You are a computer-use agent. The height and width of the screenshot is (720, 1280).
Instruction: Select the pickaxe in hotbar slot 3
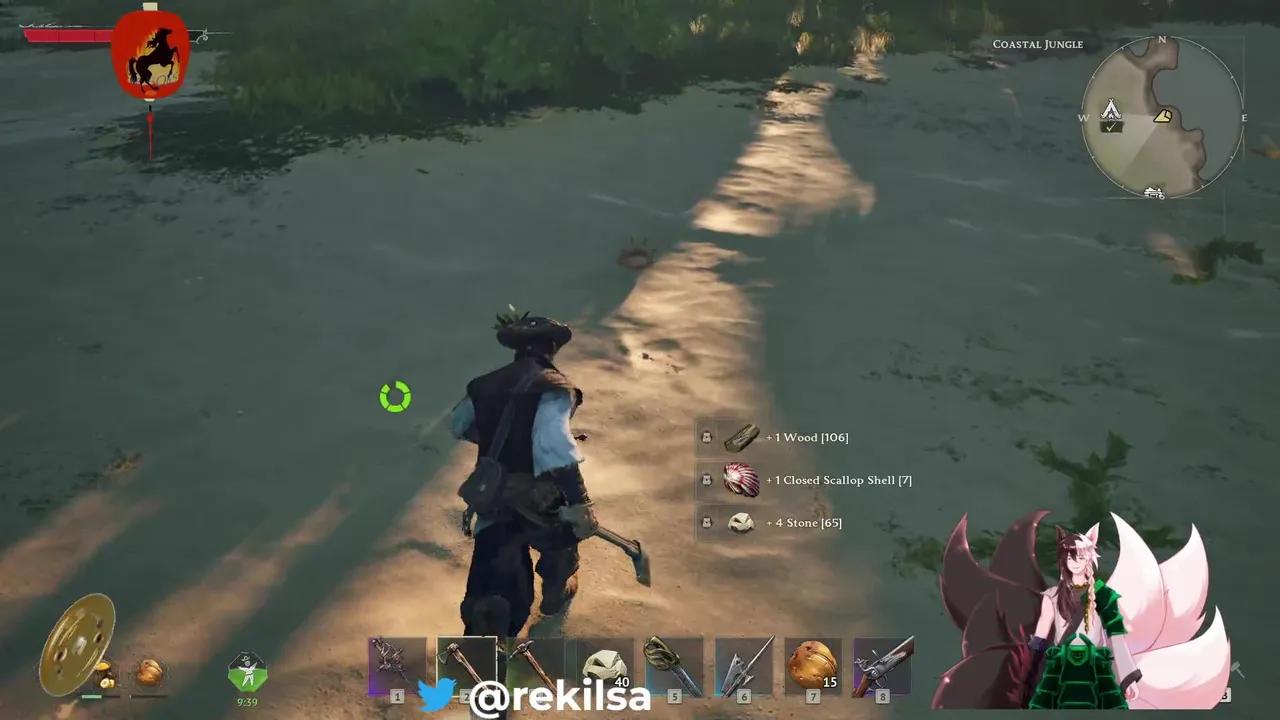(x=535, y=663)
